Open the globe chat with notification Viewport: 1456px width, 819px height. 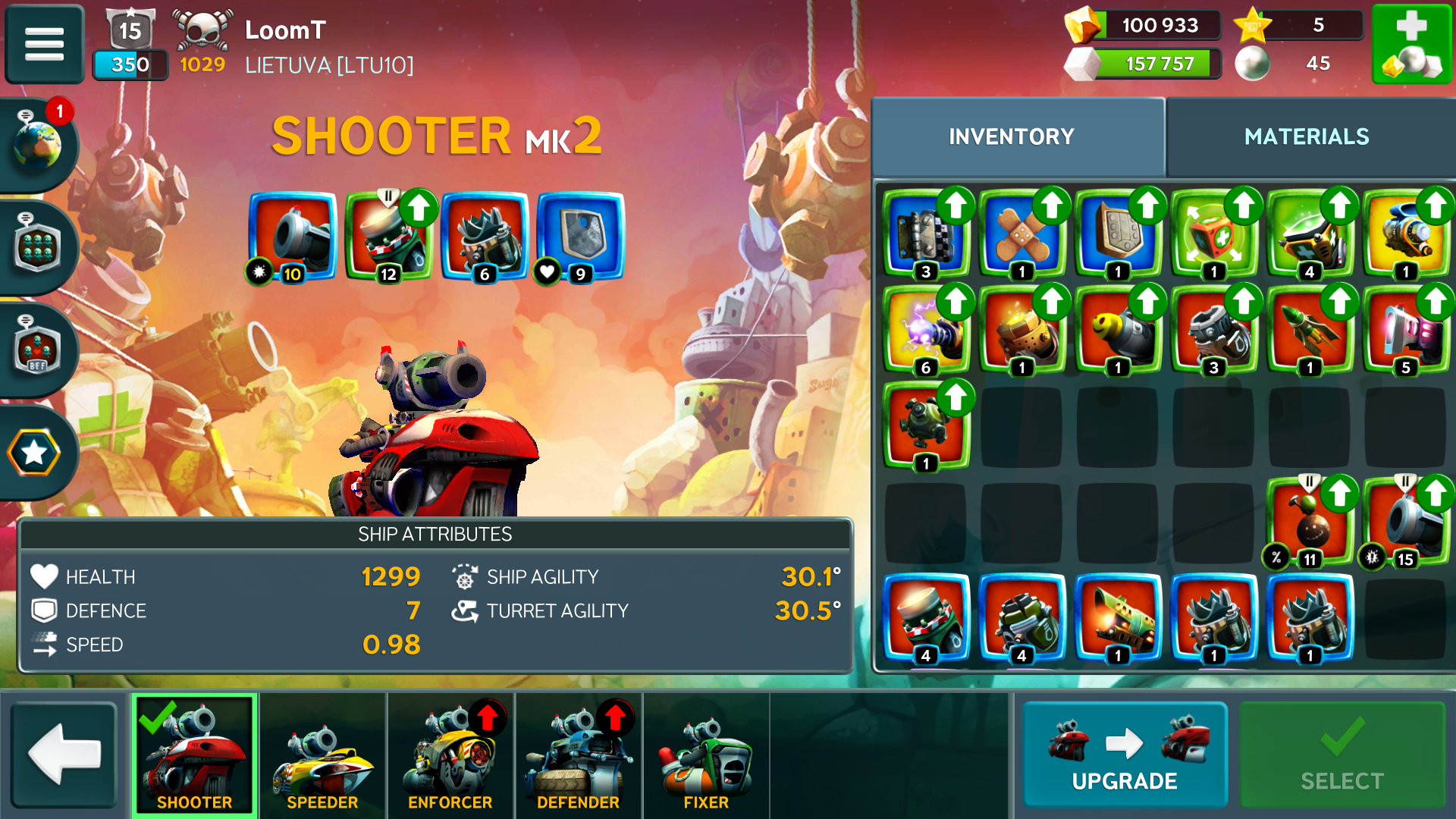point(38,144)
